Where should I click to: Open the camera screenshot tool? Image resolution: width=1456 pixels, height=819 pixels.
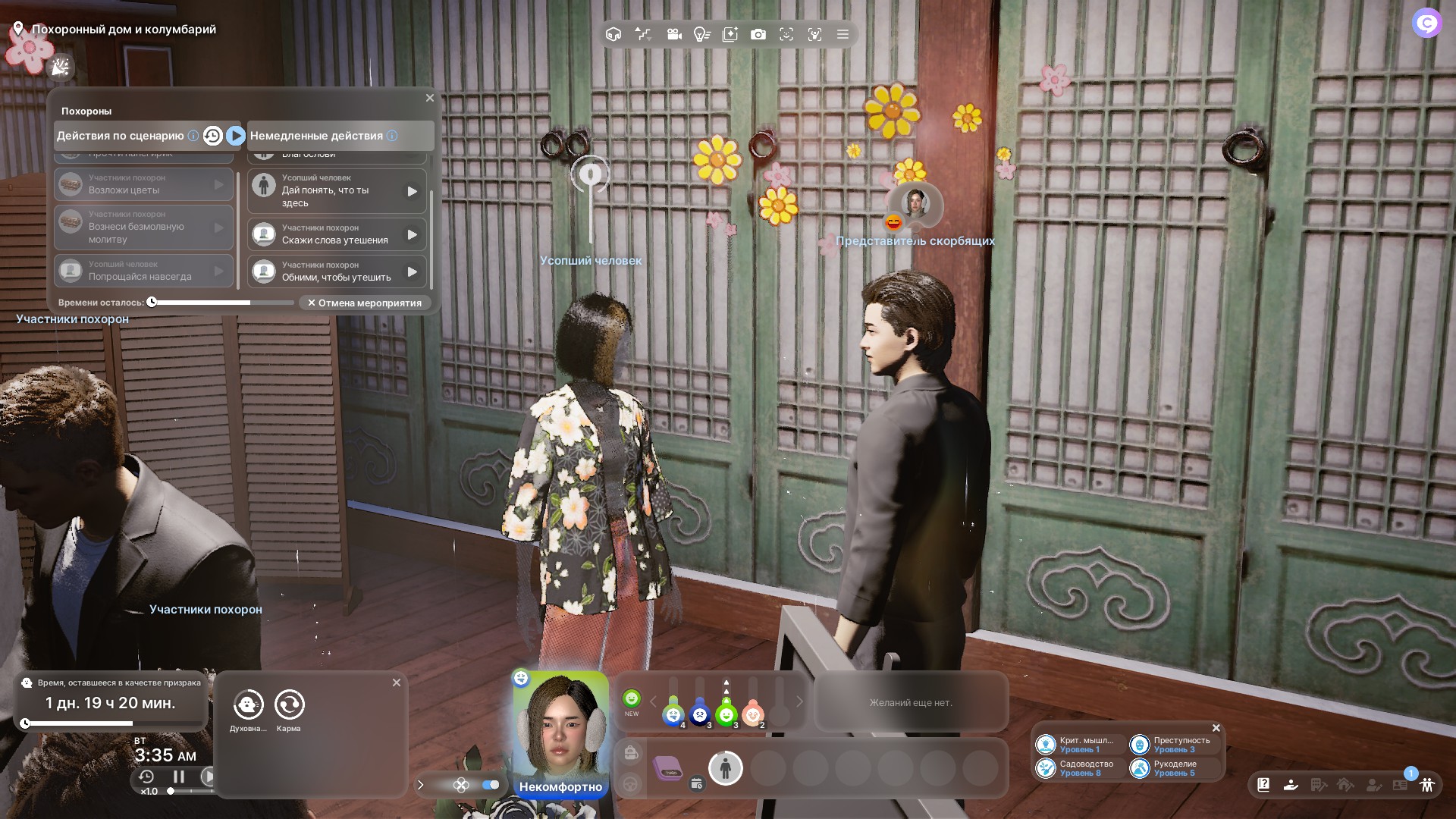(758, 34)
